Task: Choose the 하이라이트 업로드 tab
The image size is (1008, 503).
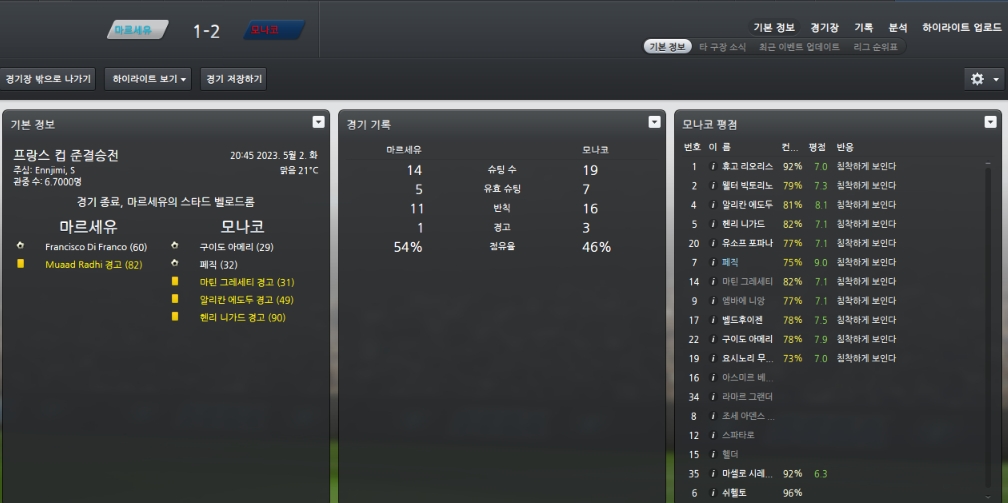Action: click(961, 28)
